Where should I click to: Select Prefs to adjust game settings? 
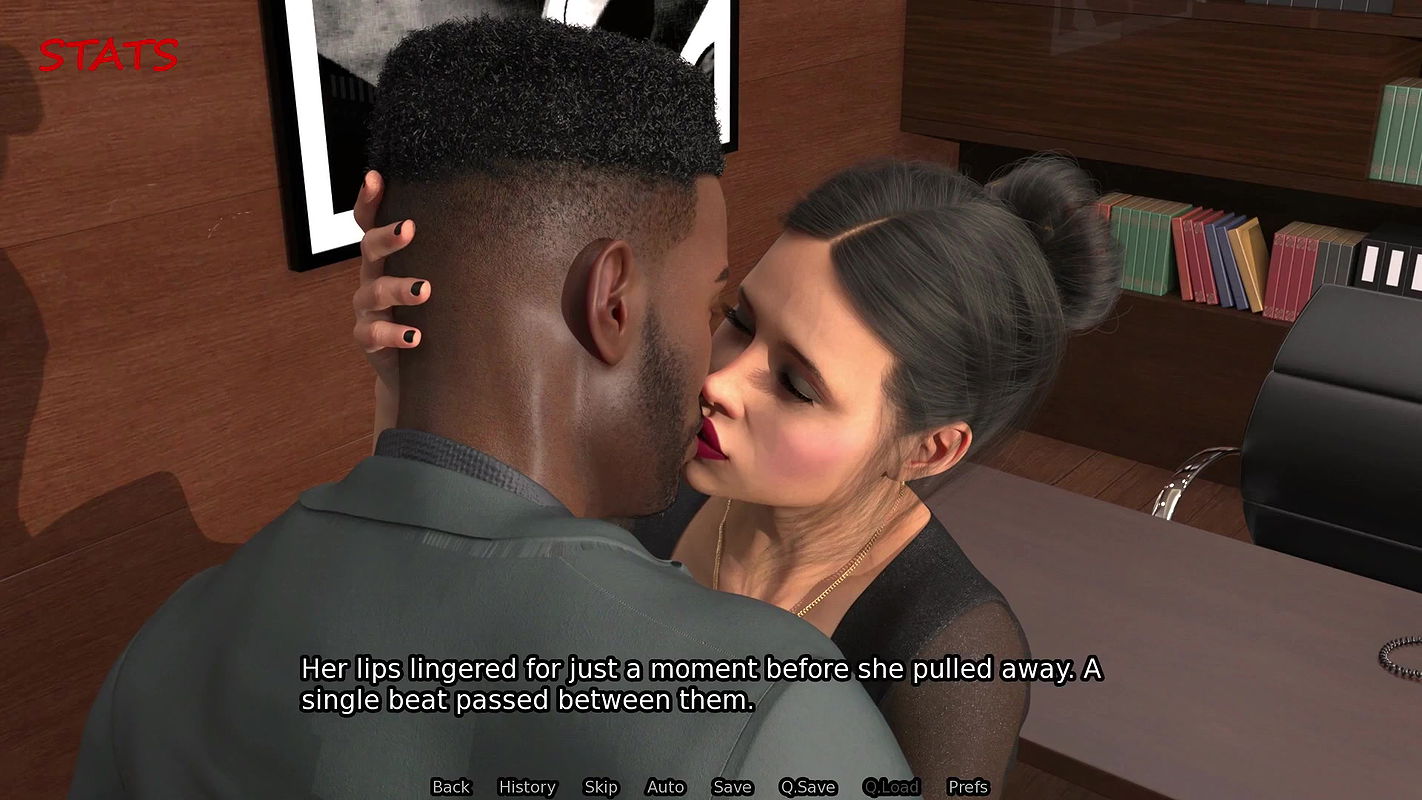point(966,787)
